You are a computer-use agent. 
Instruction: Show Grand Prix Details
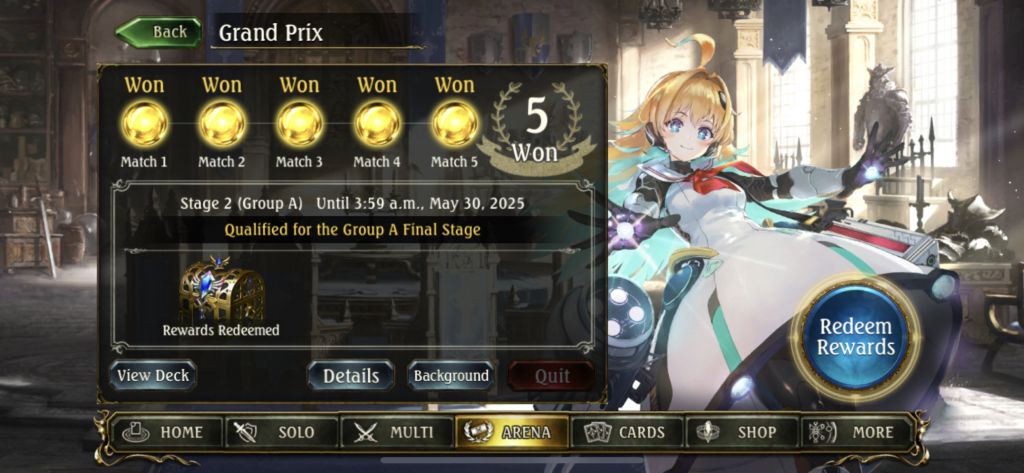[x=351, y=376]
